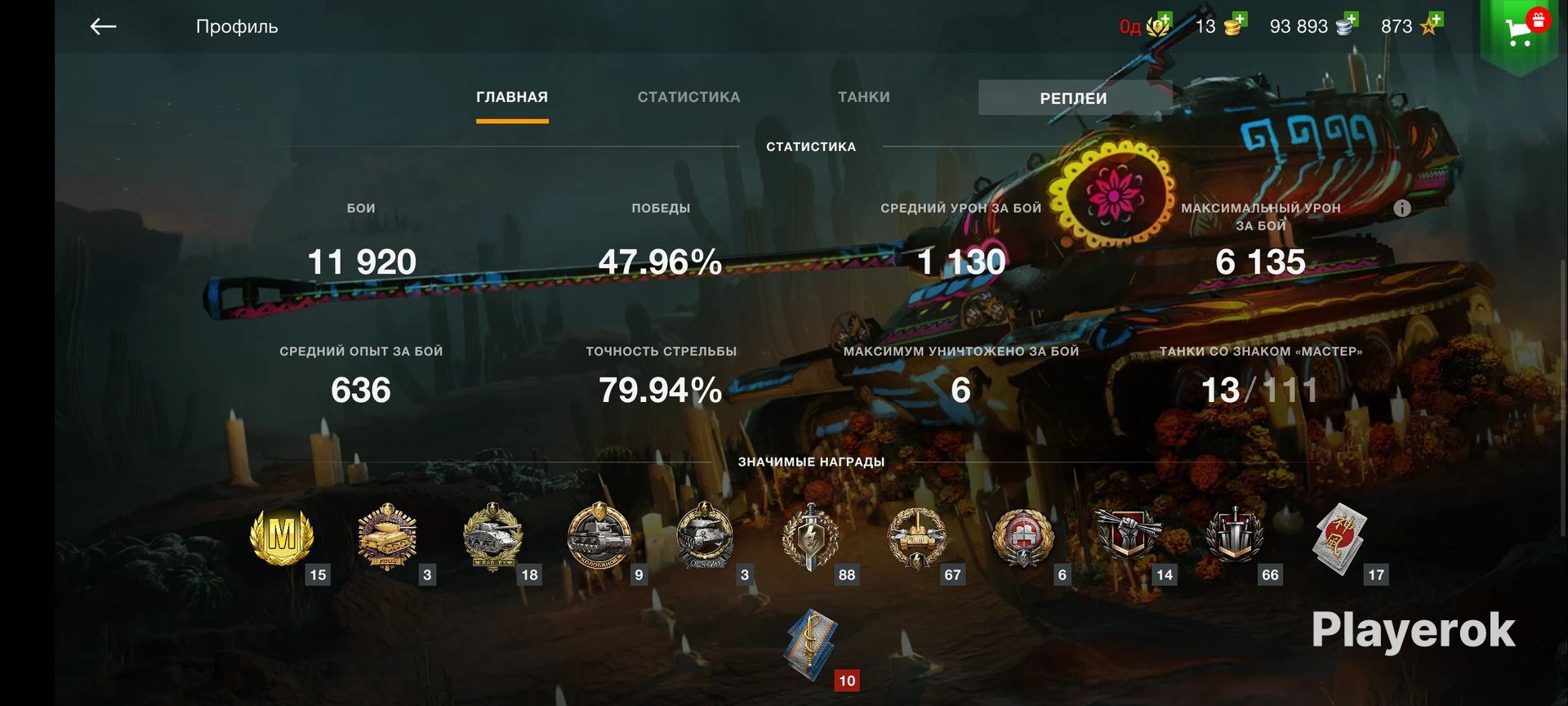Switch to the Танки tab

click(x=863, y=97)
